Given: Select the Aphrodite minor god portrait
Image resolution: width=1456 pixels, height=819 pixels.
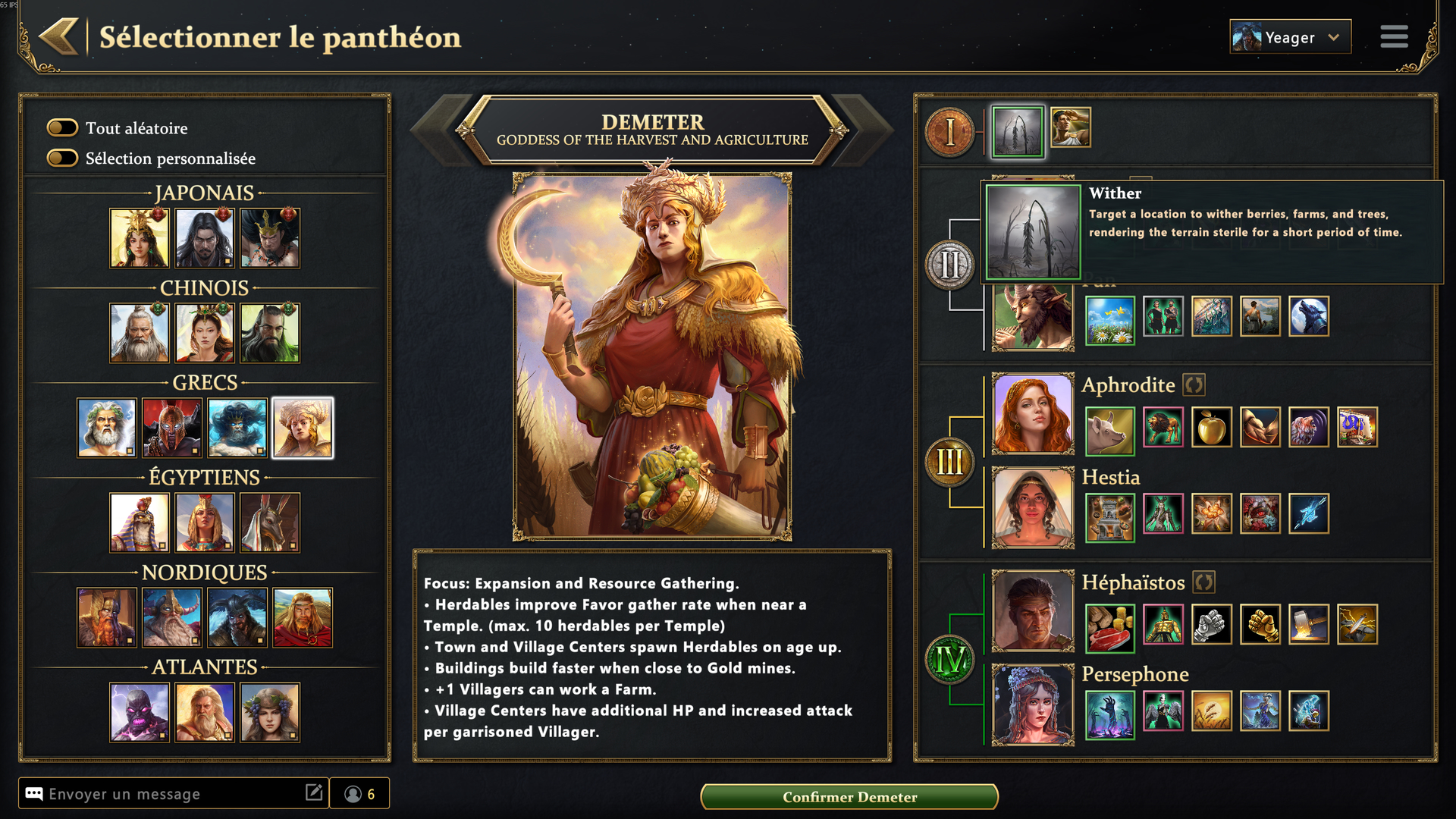Looking at the screenshot, I should (1033, 413).
